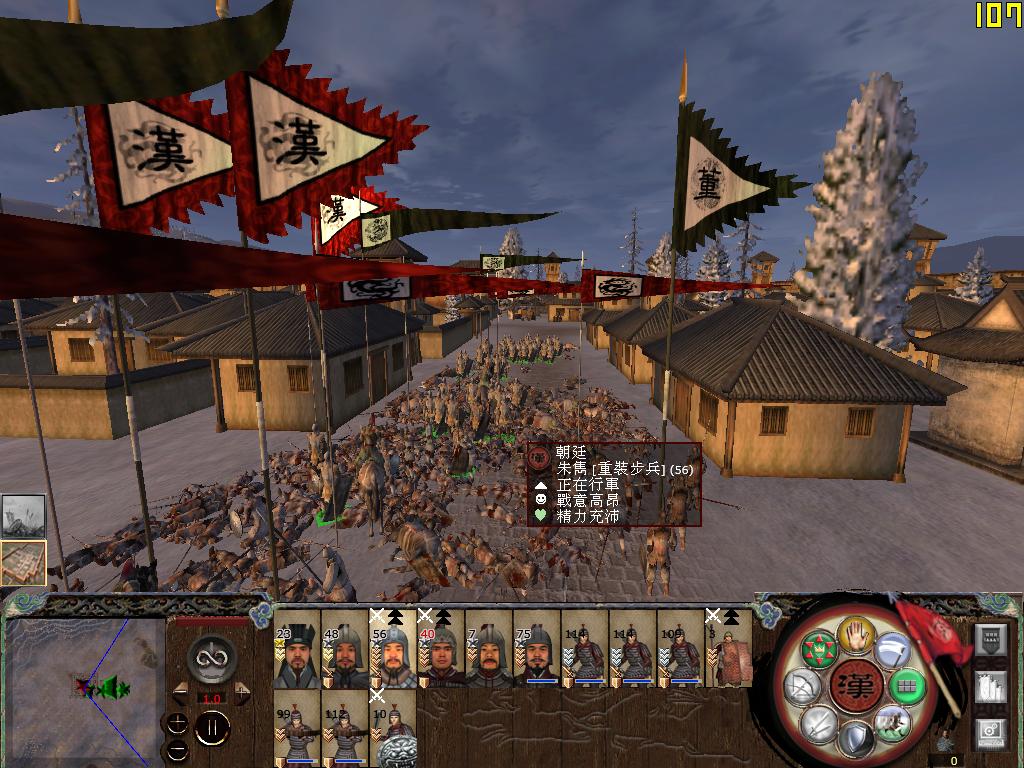Zoom in the minimap with the plus button
The width and height of the screenshot is (1024, 768).
tap(177, 723)
